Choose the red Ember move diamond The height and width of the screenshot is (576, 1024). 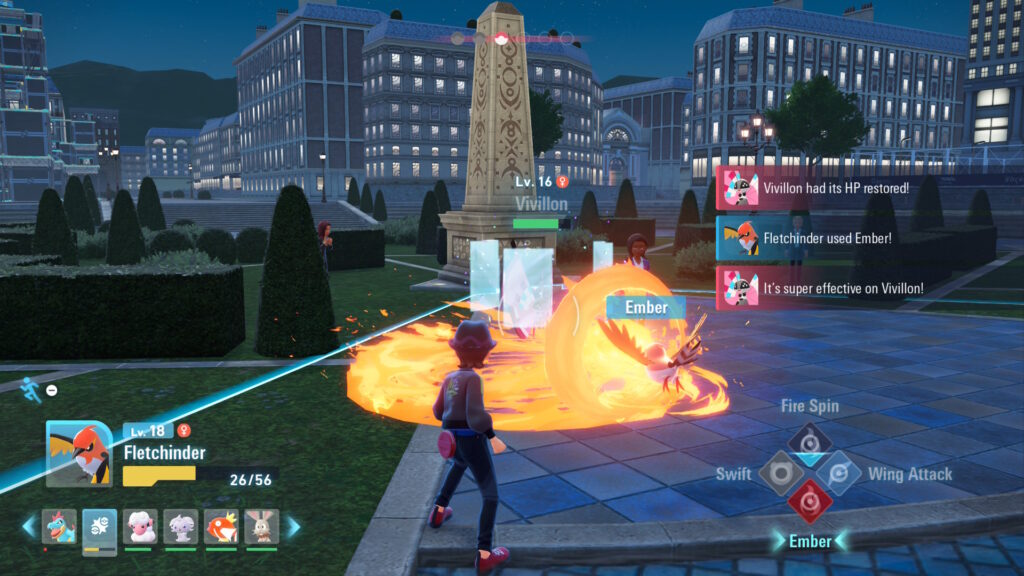click(x=809, y=502)
